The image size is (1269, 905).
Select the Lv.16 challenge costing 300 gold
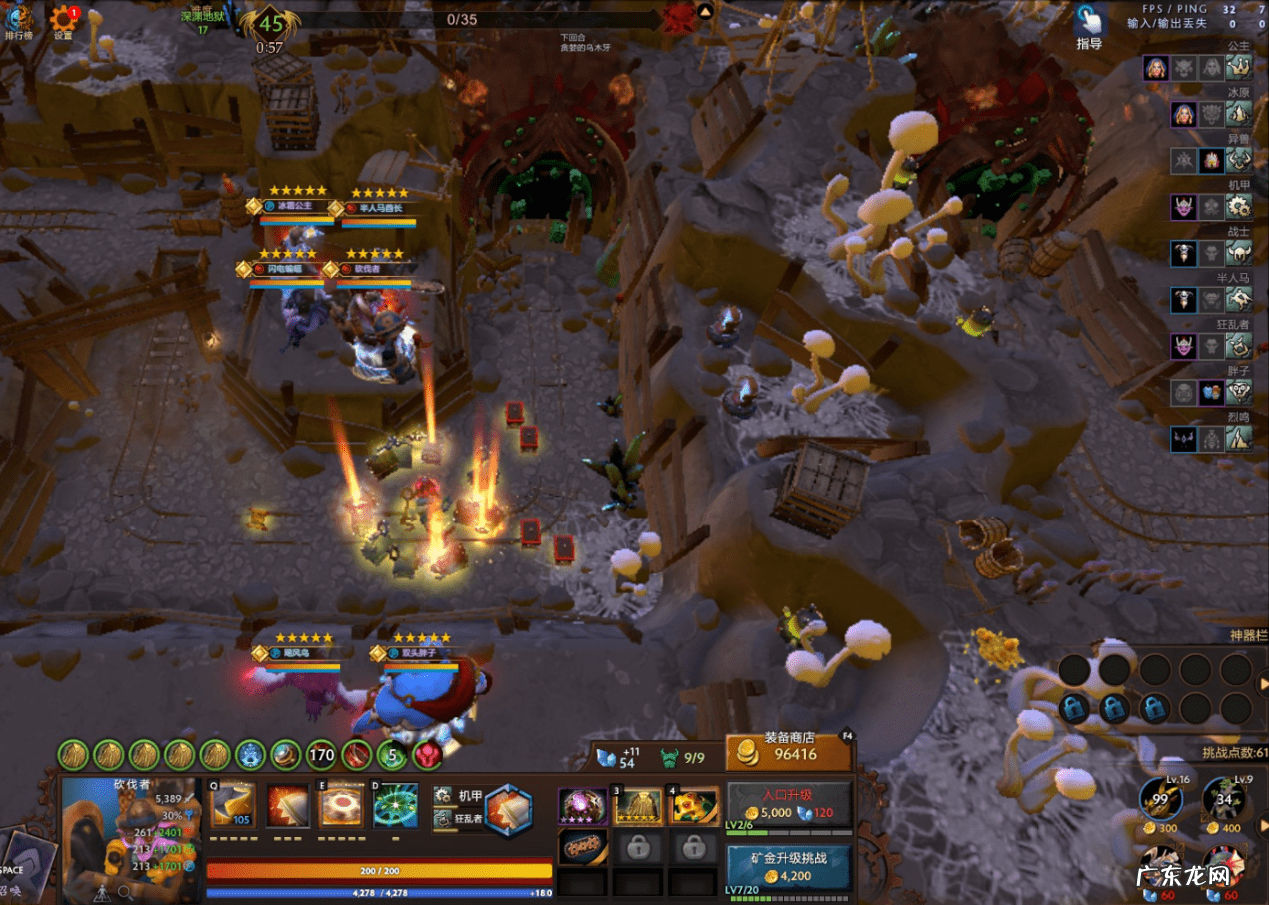[x=1162, y=801]
